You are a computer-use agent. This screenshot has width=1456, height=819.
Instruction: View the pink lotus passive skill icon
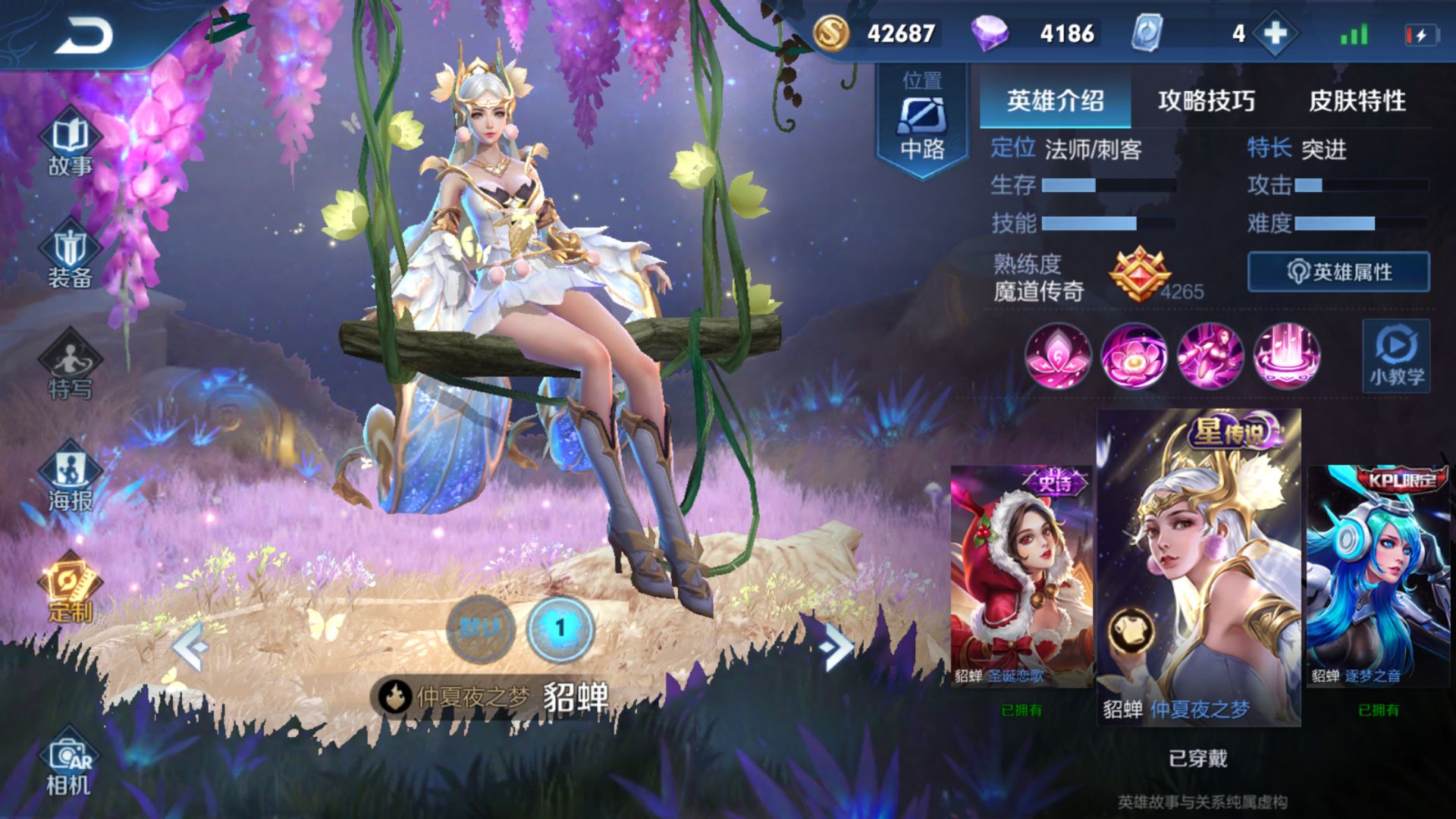(x=1058, y=356)
